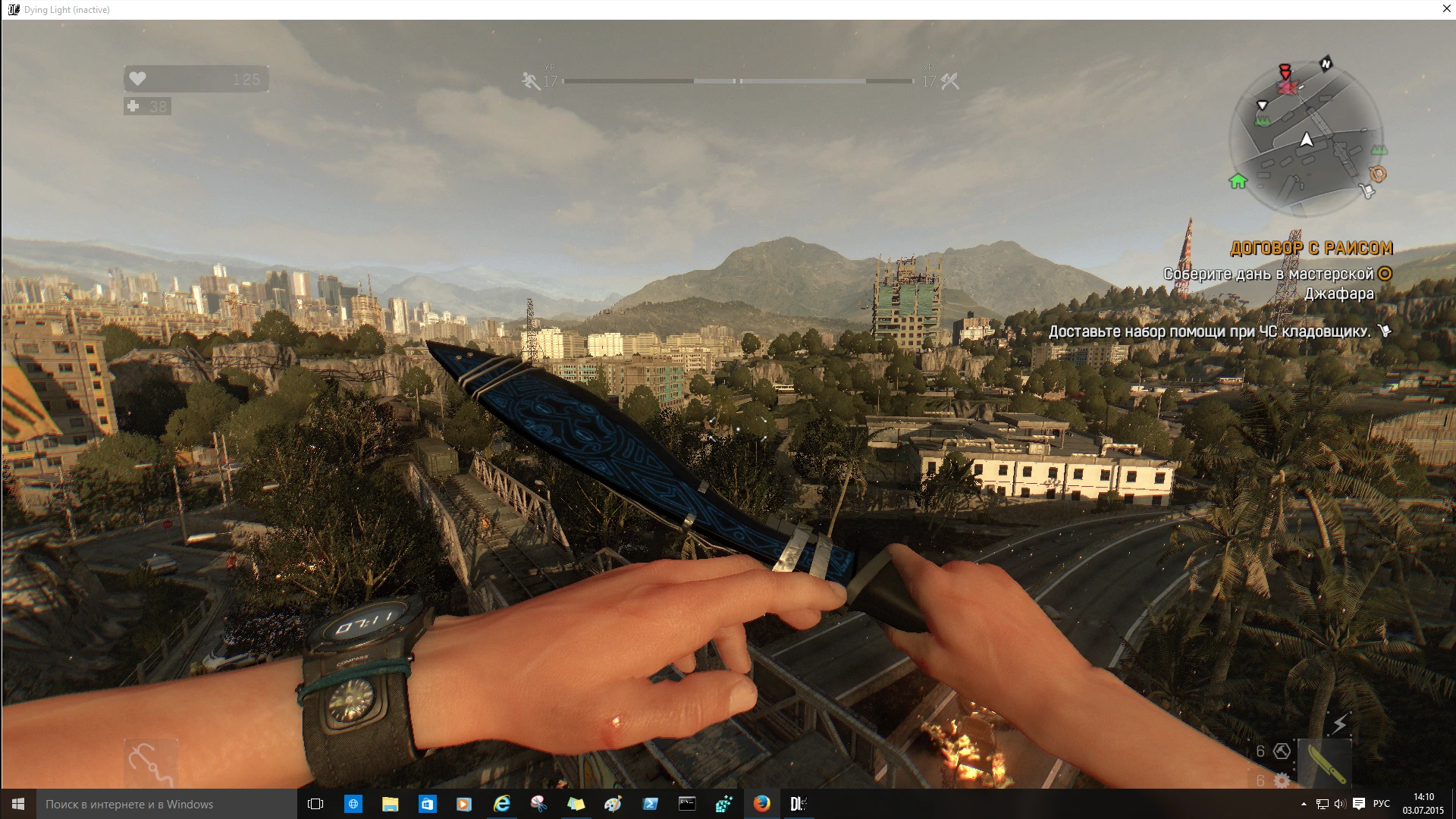Open the Snipping Tool from the taskbar
The width and height of the screenshot is (1456, 819).
539,804
